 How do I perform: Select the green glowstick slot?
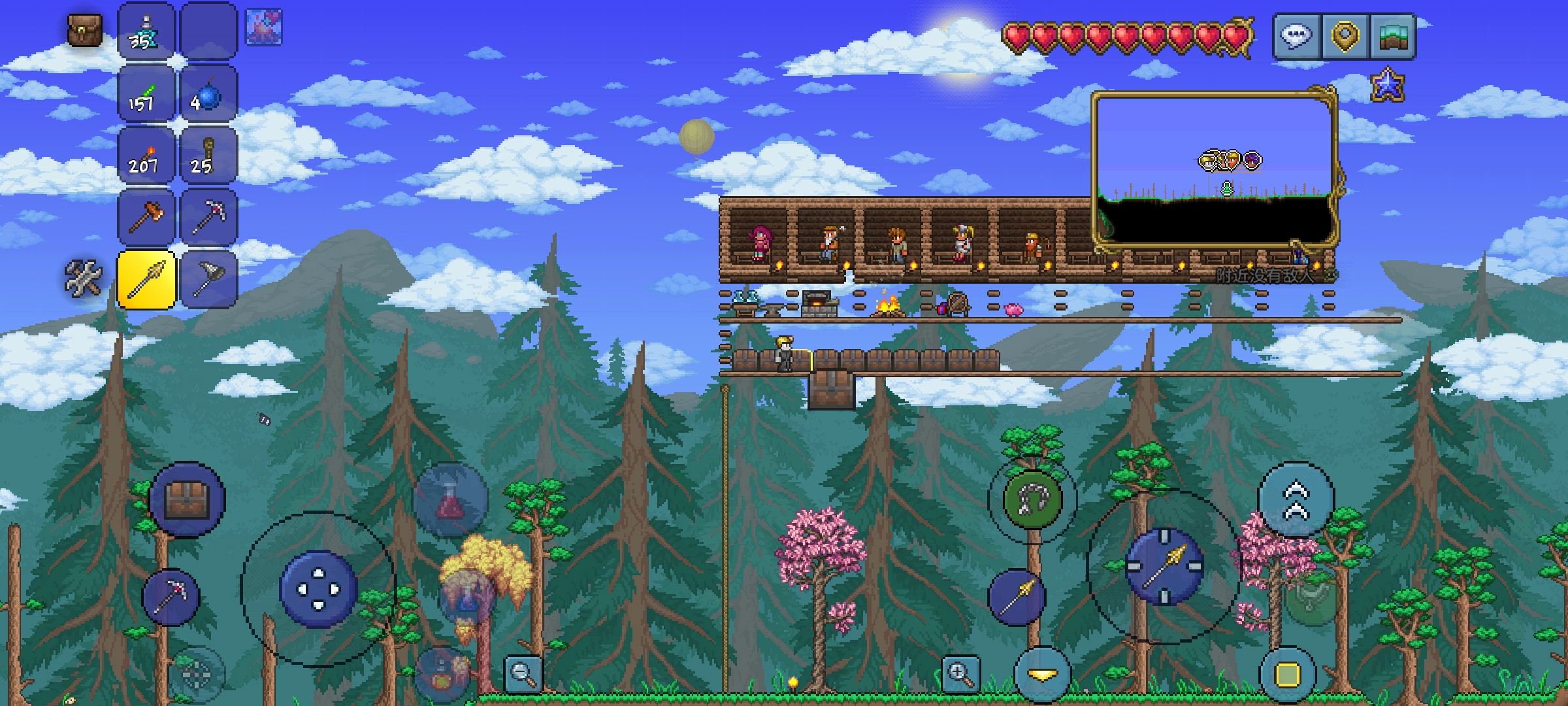(x=145, y=94)
